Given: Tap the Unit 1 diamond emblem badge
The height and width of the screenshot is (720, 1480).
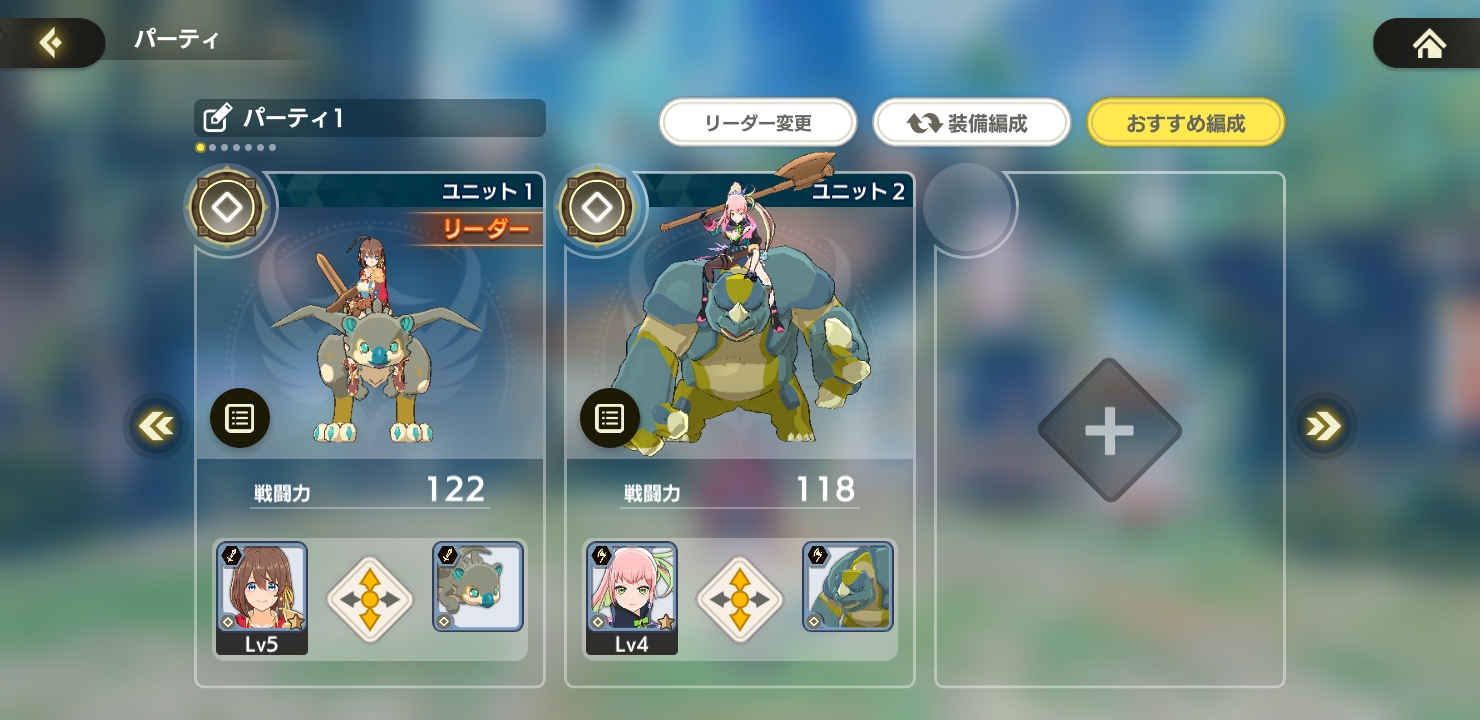Looking at the screenshot, I should [x=228, y=209].
